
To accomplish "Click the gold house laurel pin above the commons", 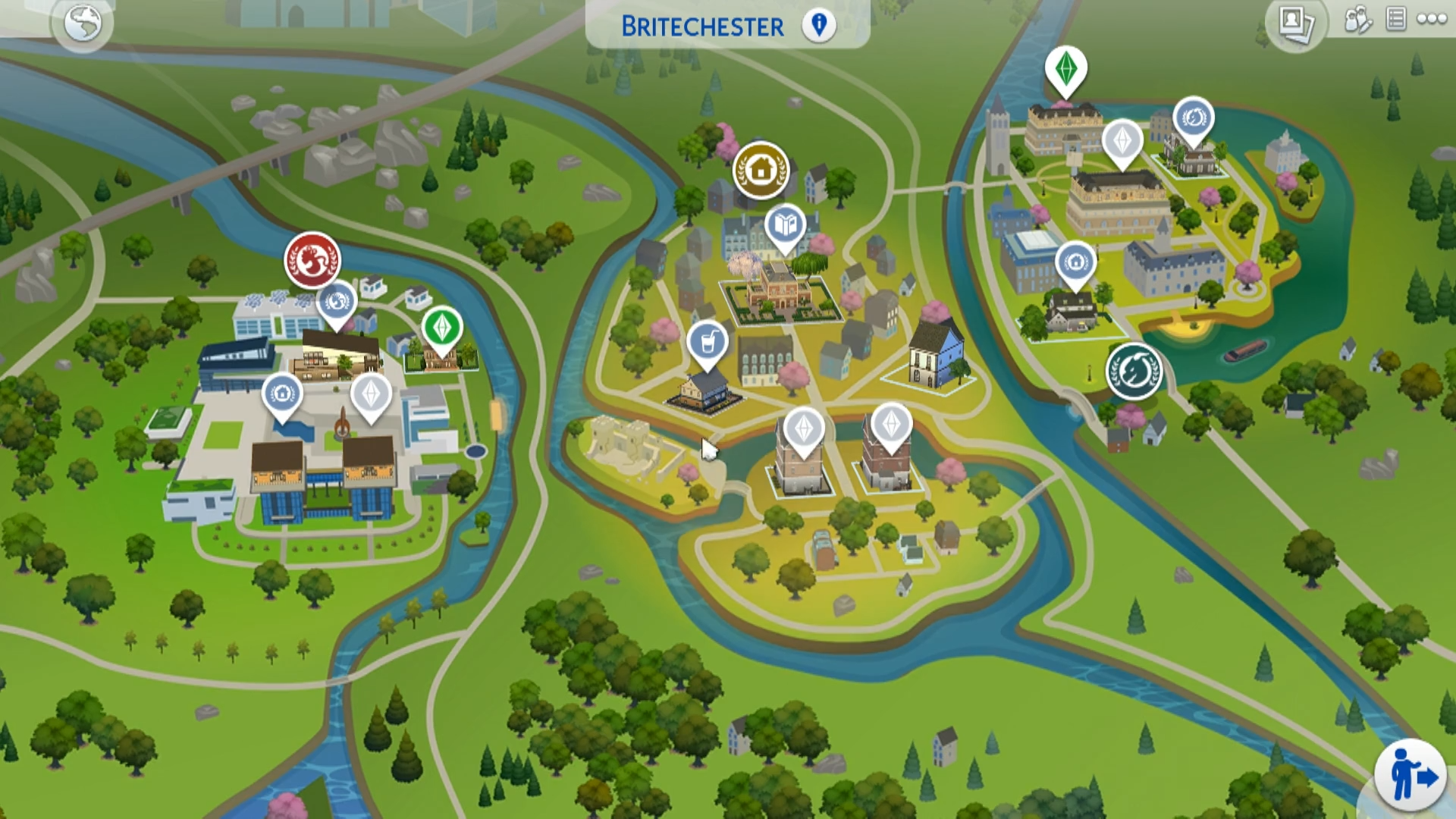I will click(x=761, y=171).
